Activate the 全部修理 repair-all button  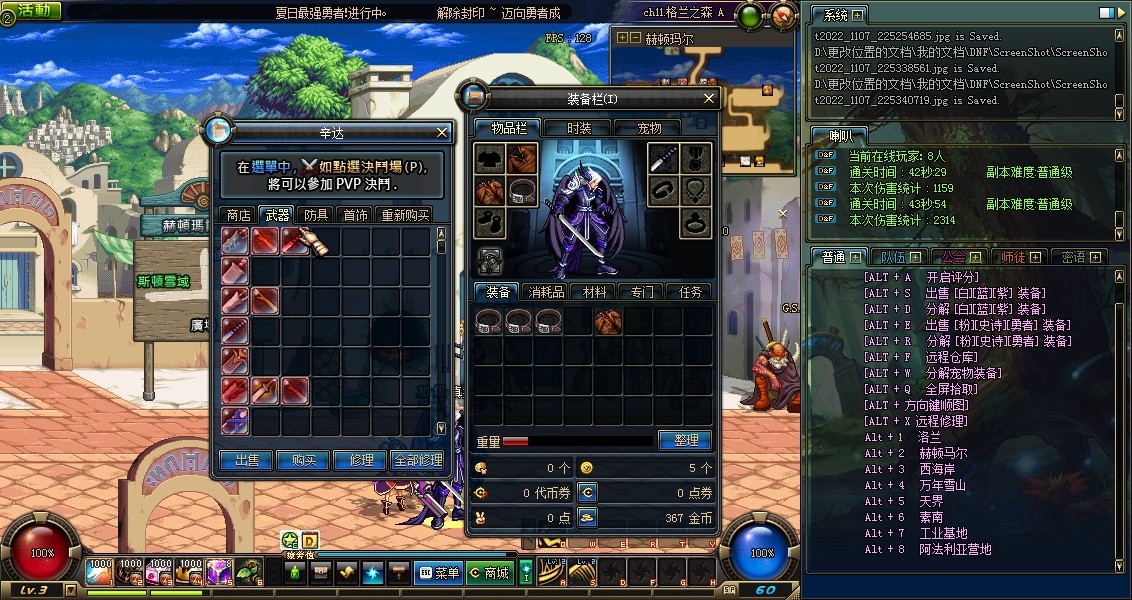tap(417, 460)
